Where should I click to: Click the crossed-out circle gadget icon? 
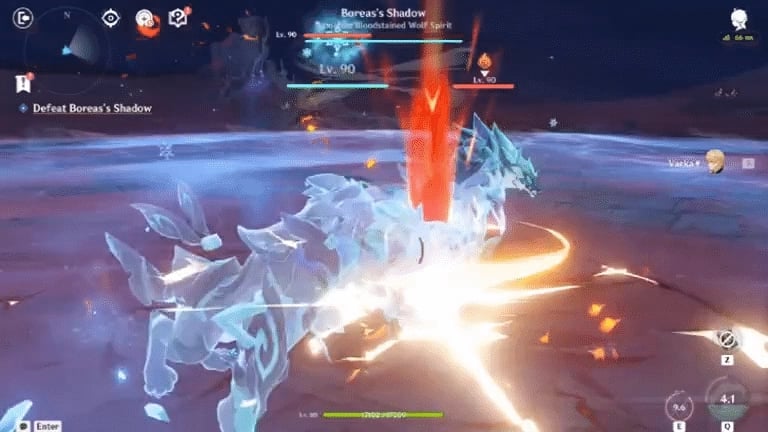point(727,339)
